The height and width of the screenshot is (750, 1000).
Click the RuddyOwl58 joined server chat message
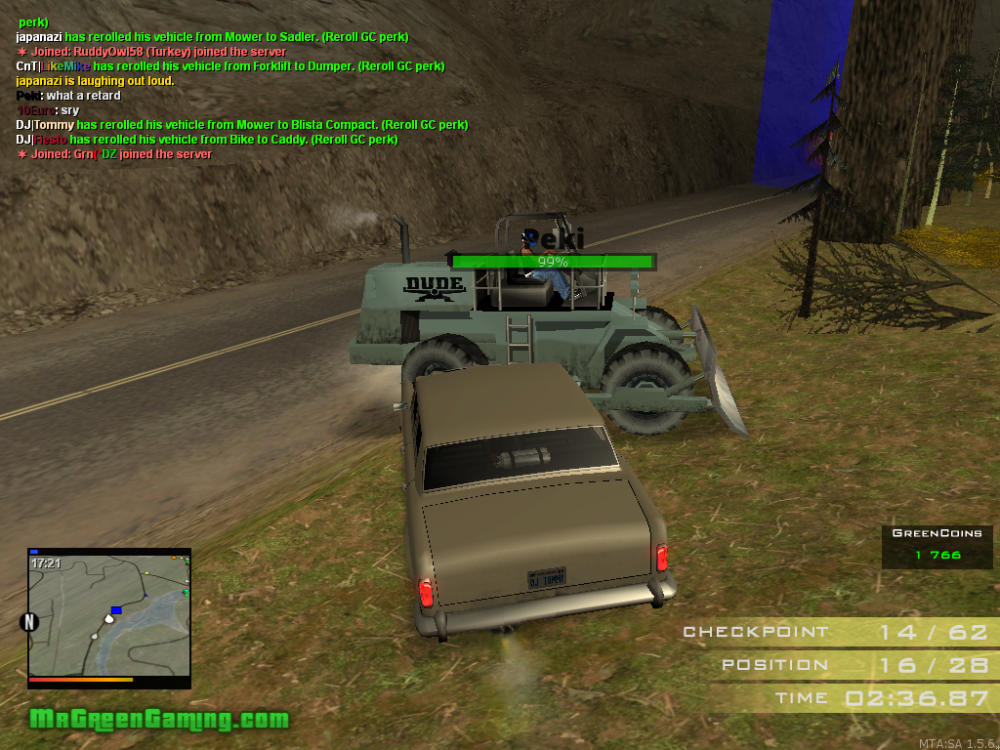coord(151,51)
